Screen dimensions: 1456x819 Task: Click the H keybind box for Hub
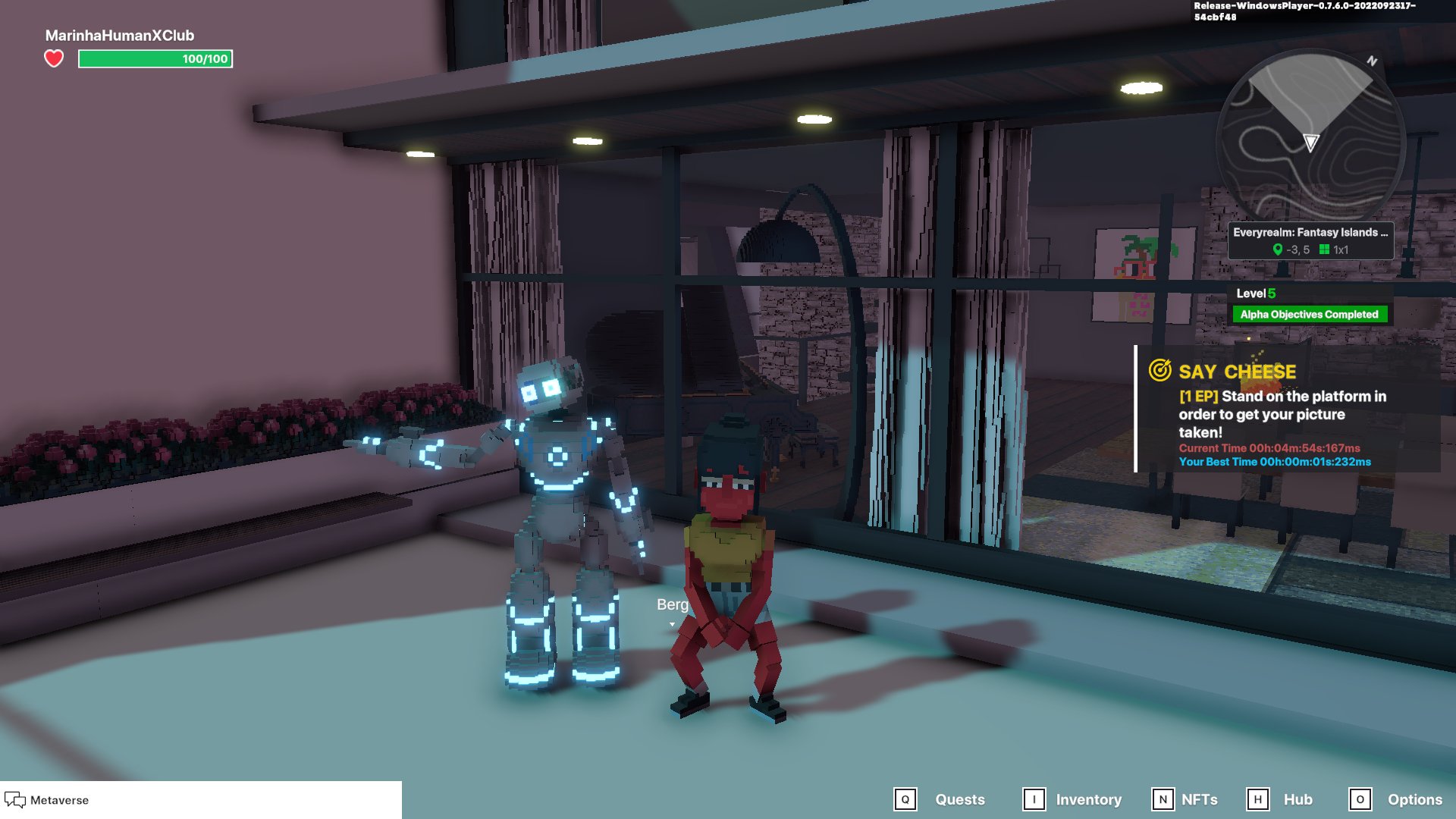pos(1260,799)
